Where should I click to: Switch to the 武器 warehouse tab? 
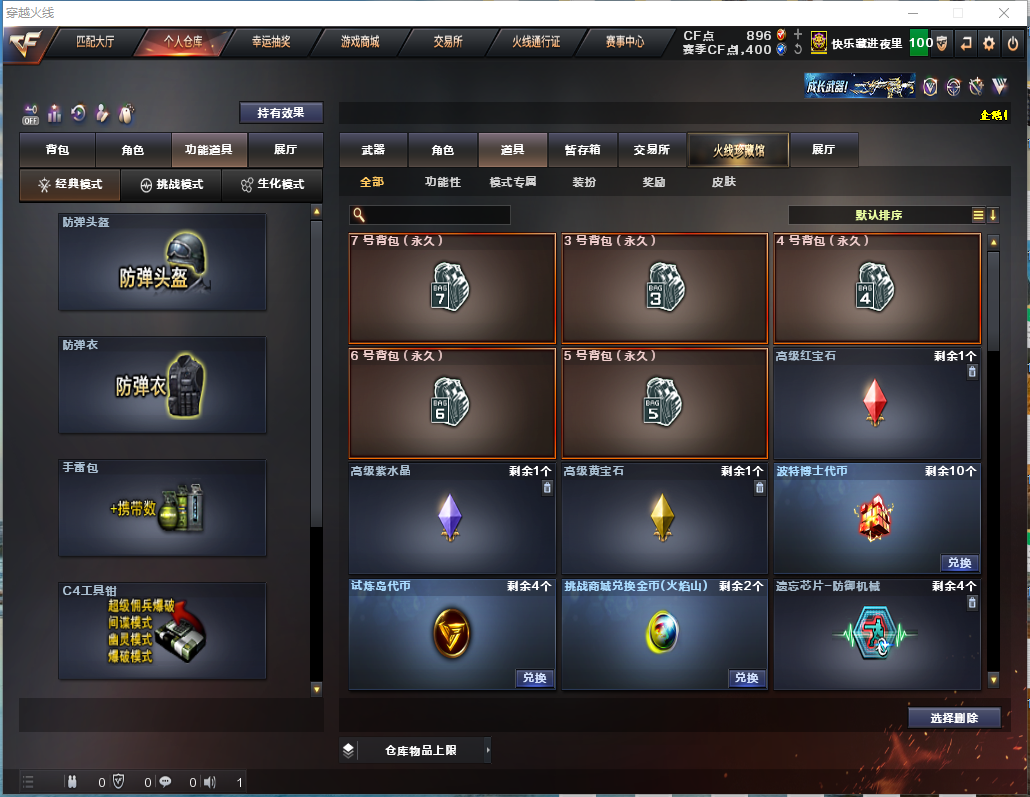click(373, 150)
